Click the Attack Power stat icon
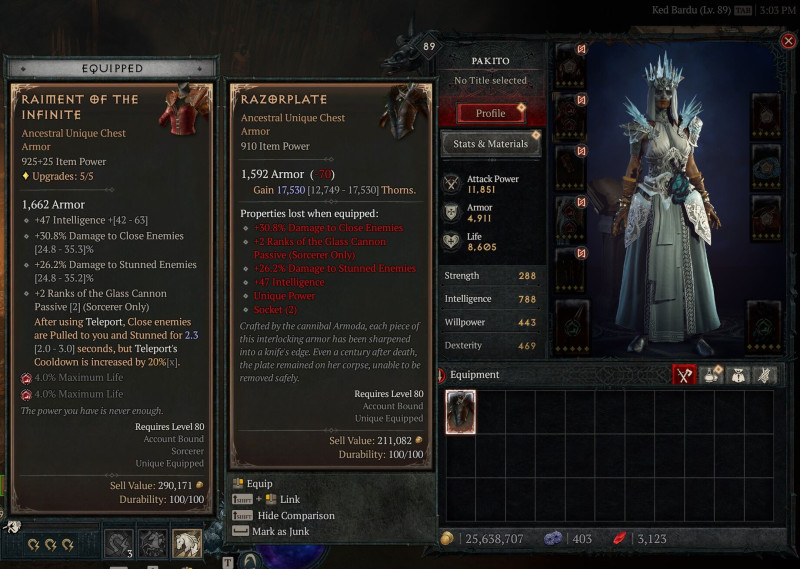The width and height of the screenshot is (800, 569). point(451,184)
